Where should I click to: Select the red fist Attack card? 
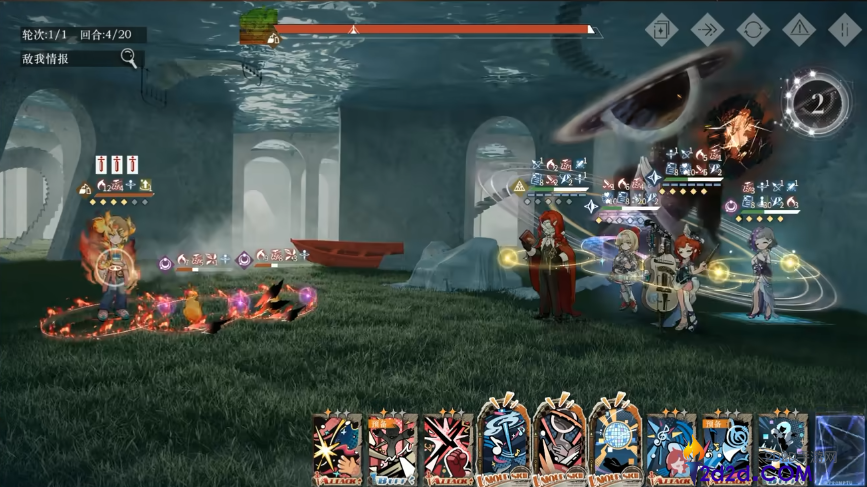pos(447,449)
